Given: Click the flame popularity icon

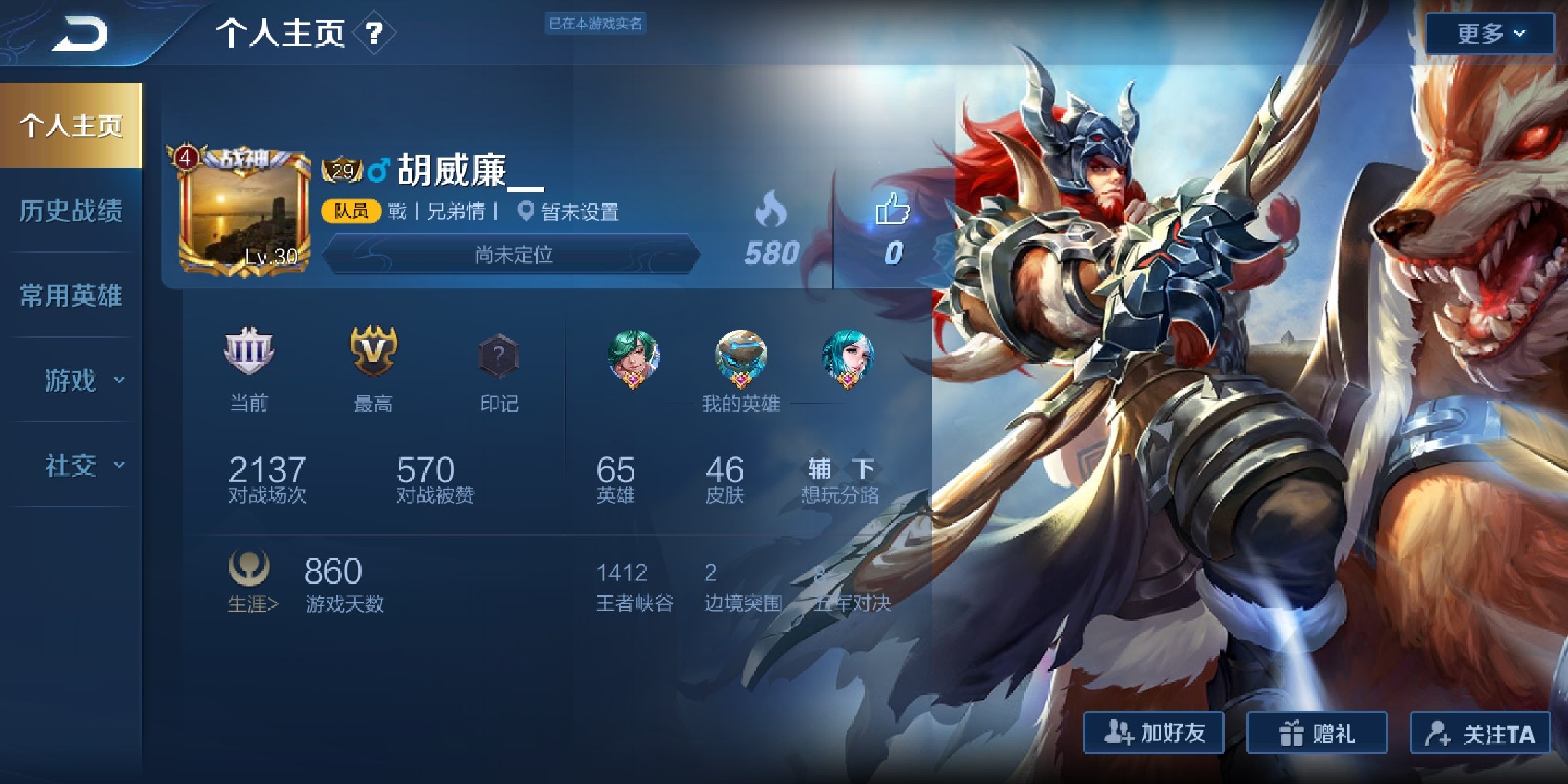Looking at the screenshot, I should pos(771,209).
